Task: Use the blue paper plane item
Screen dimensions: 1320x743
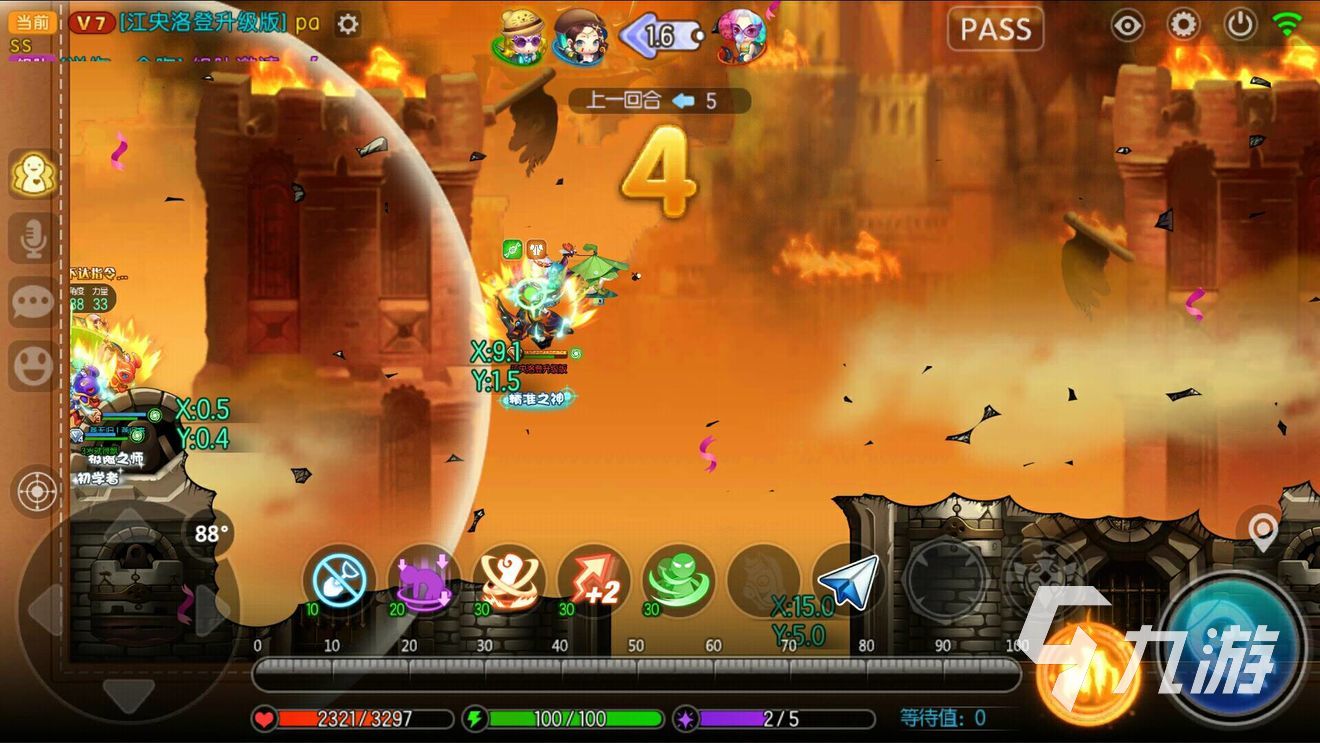Action: point(848,580)
